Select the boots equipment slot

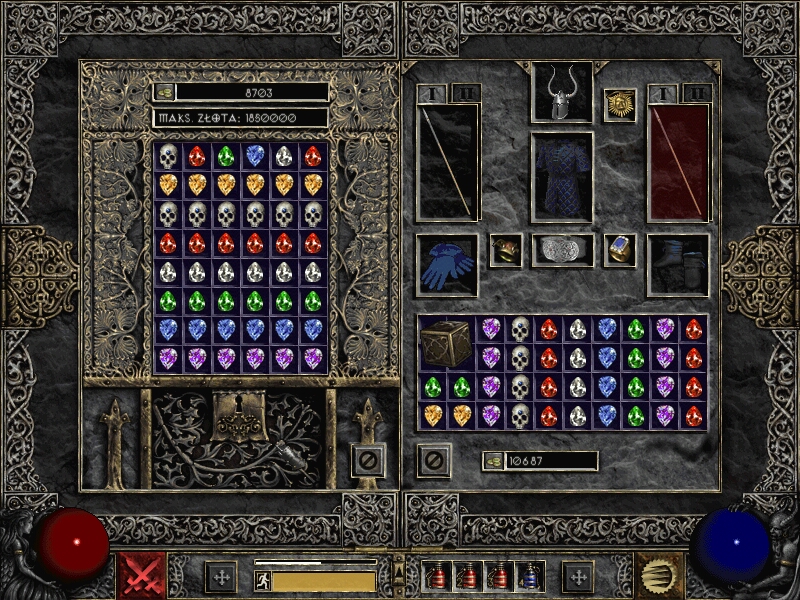[678, 265]
